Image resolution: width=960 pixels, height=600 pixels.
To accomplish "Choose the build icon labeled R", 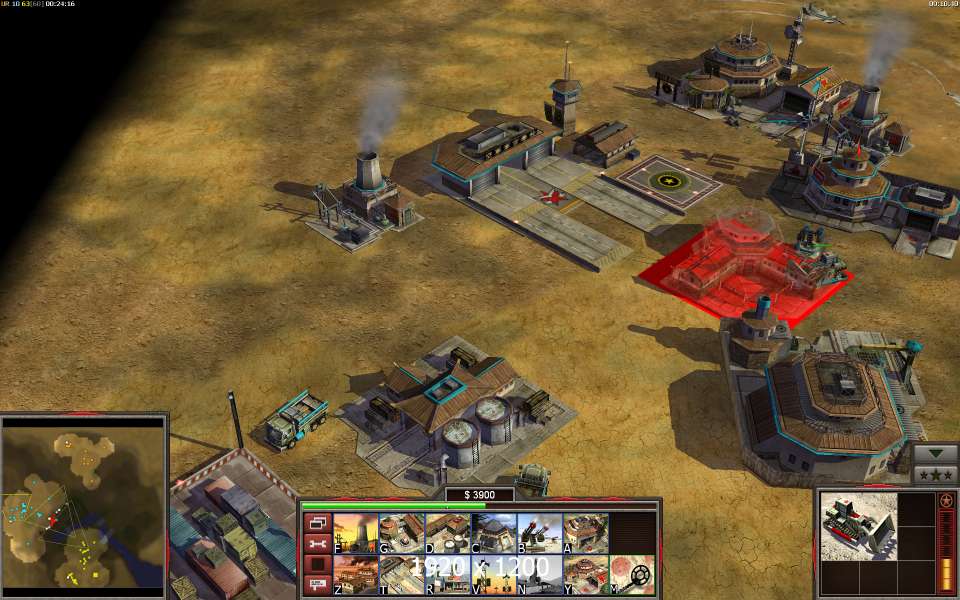I will tap(447, 575).
